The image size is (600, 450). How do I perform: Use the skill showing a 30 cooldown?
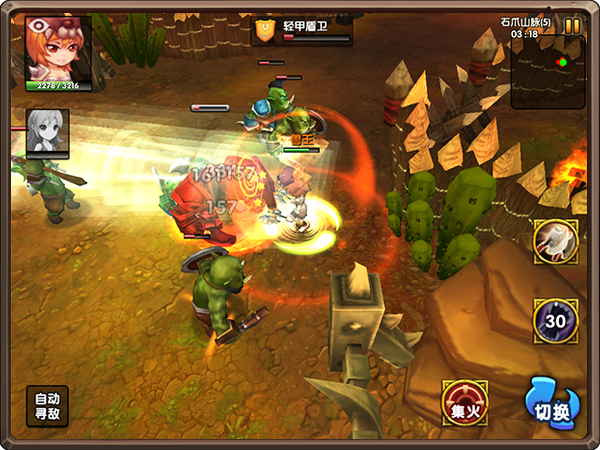point(555,320)
